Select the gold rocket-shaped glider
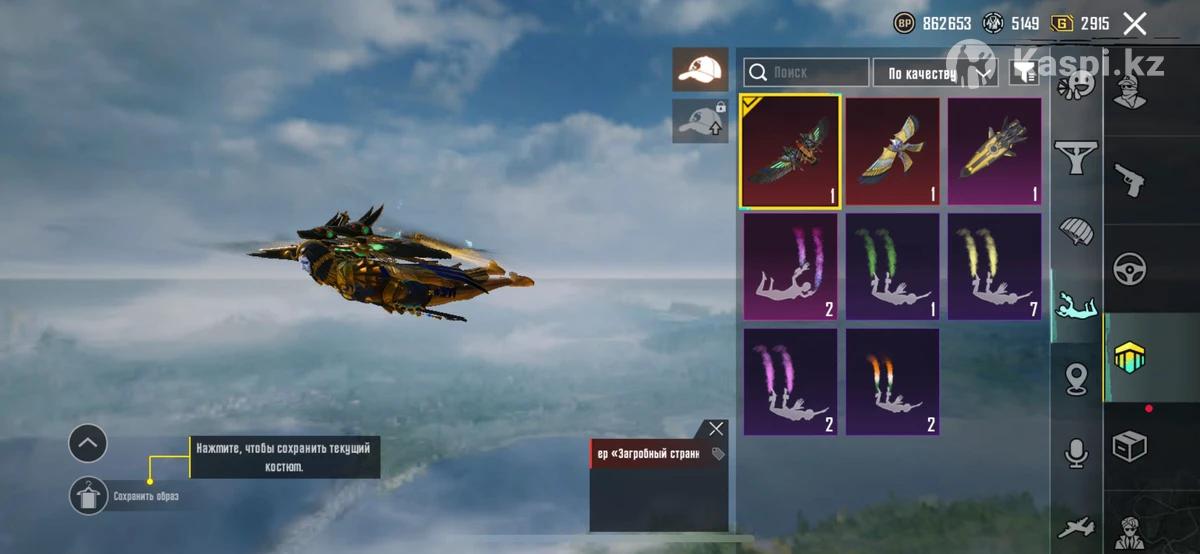Viewport: 1200px width, 554px height. [995, 151]
